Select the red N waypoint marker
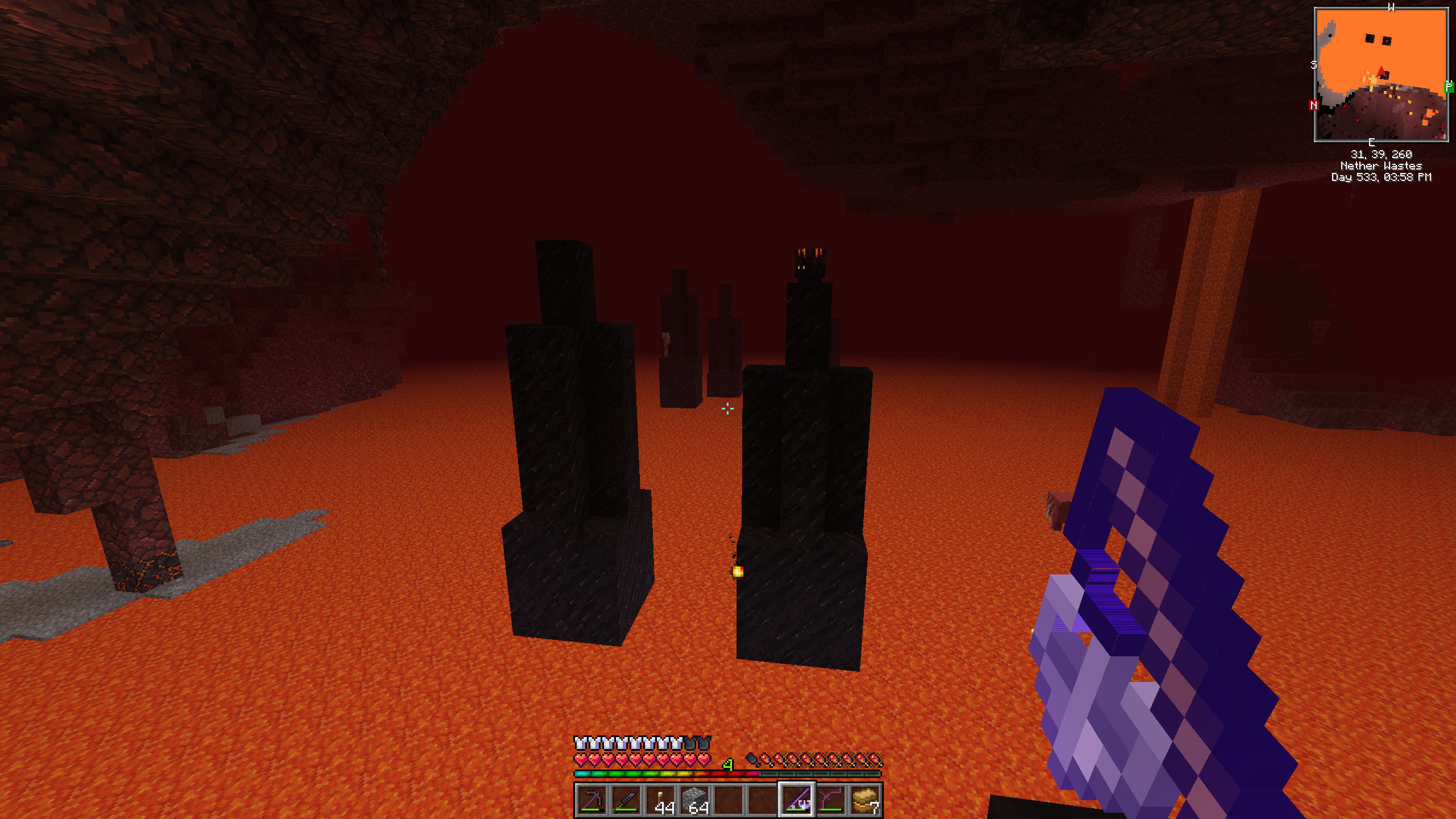This screenshot has height=819, width=1456. (x=1314, y=105)
